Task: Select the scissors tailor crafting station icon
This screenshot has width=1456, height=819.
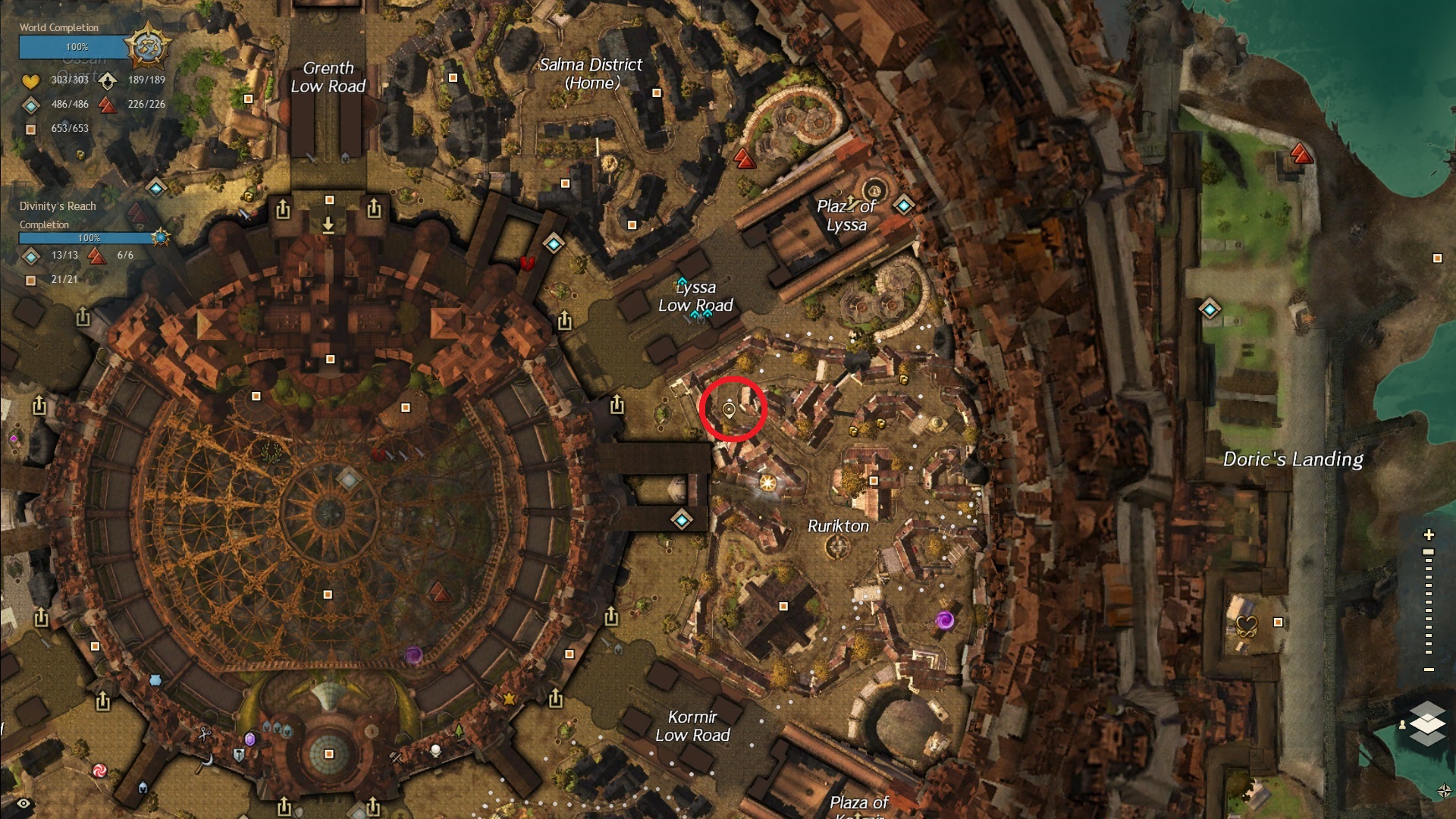Action: pyautogui.click(x=204, y=733)
